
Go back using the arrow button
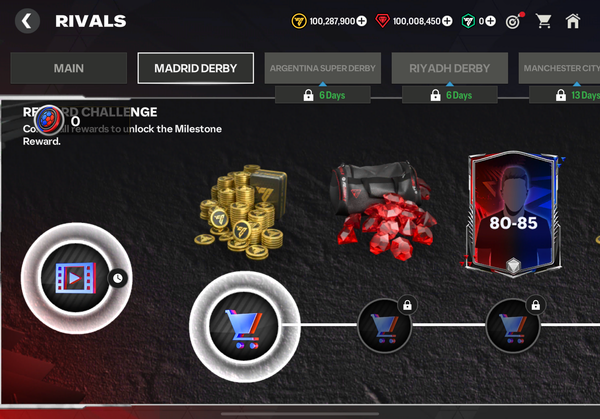[27, 20]
